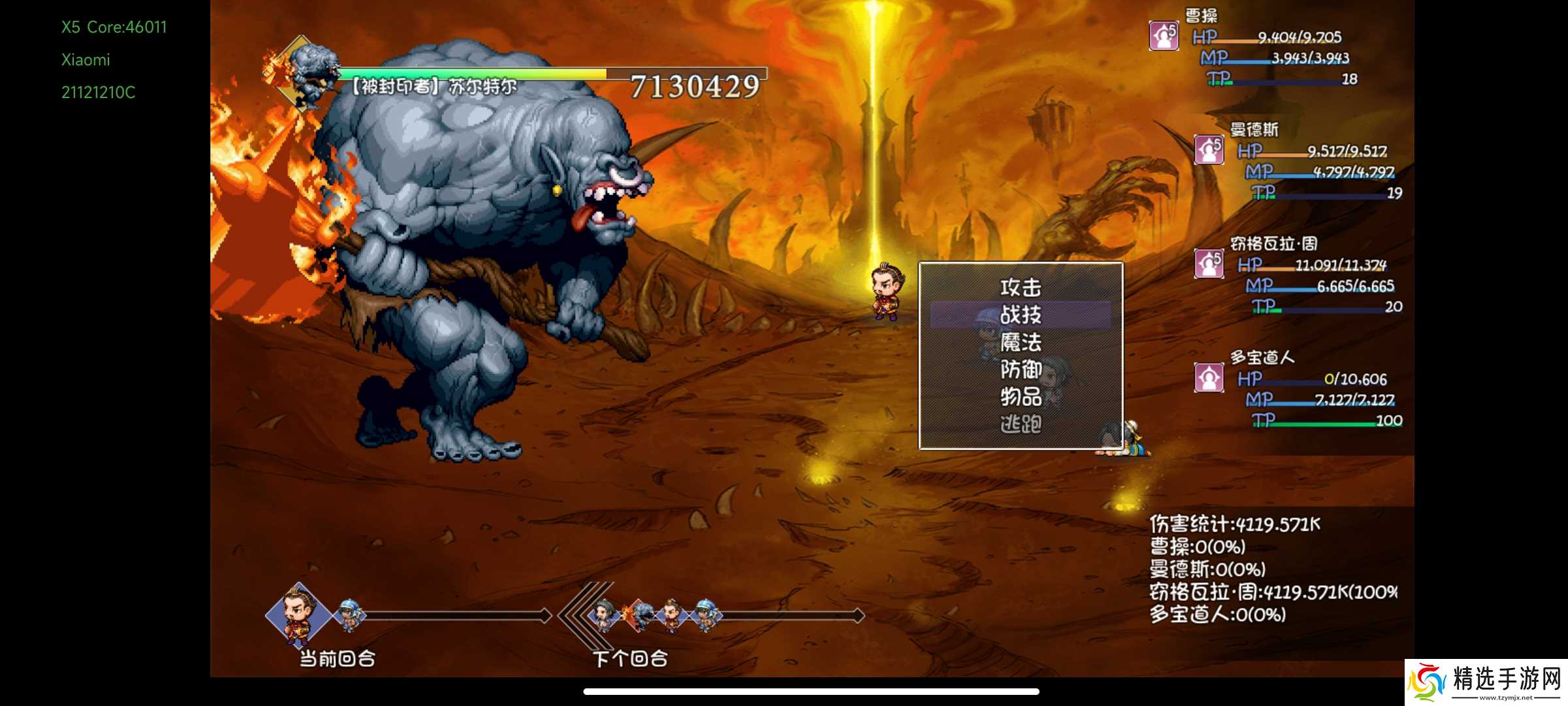Open the 精选手游网 watermark logo
1568x706 pixels.
1486,682
